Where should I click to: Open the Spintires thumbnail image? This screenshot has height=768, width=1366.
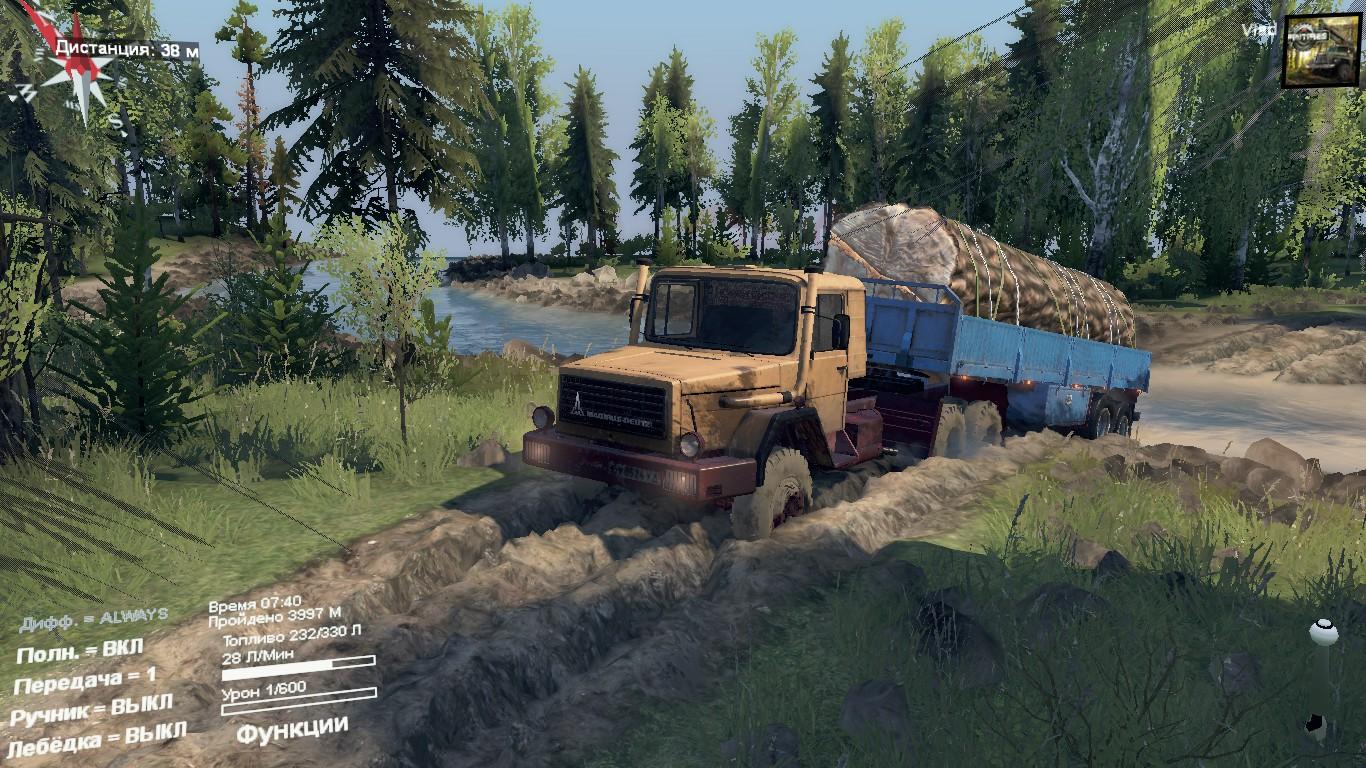pyautogui.click(x=1321, y=50)
